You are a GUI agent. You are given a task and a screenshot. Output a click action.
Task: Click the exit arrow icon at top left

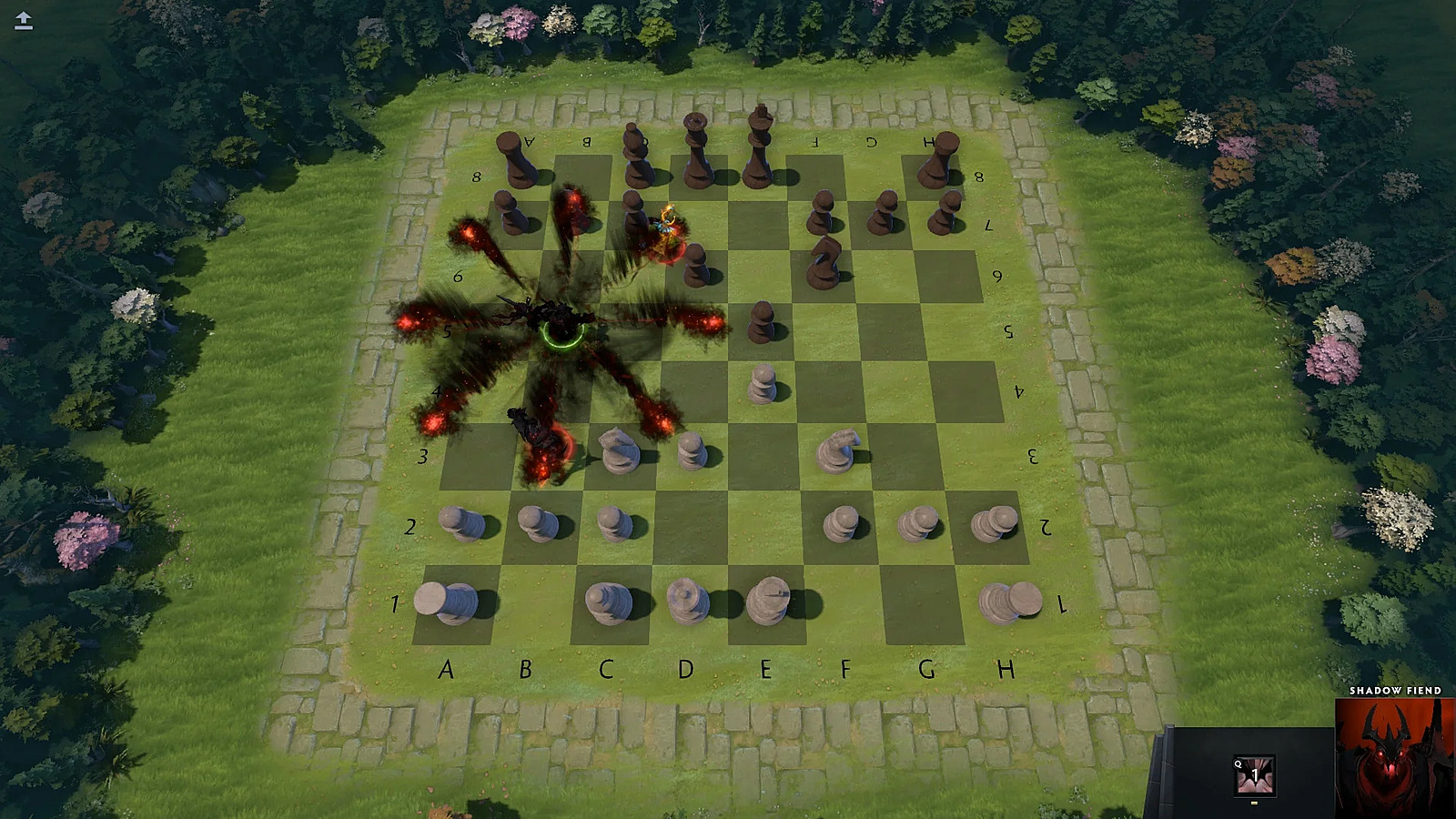pyautogui.click(x=22, y=20)
